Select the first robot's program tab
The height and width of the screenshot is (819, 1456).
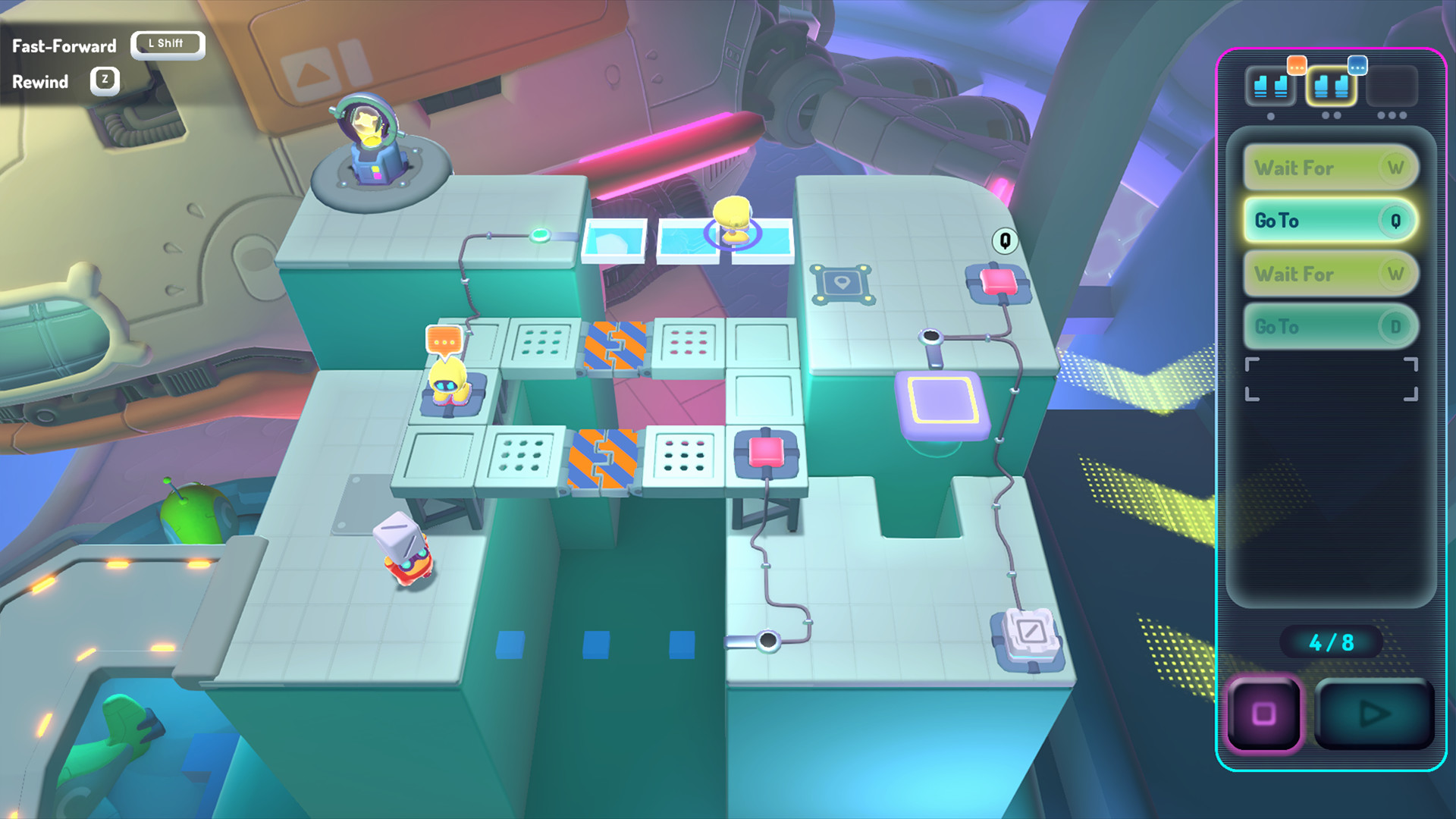pos(1271,86)
